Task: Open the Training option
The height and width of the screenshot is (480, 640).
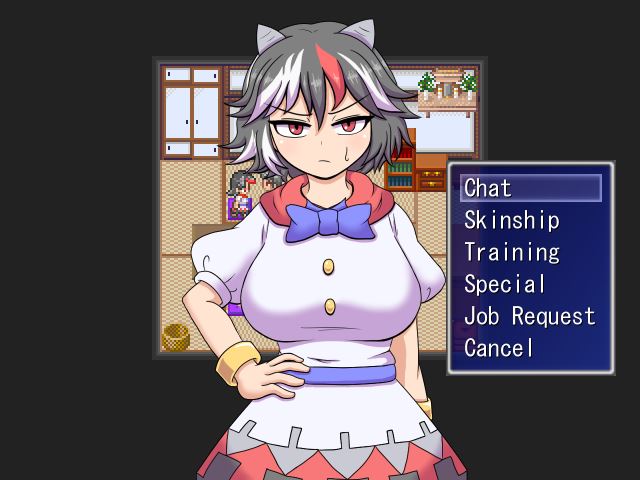Action: click(511, 252)
